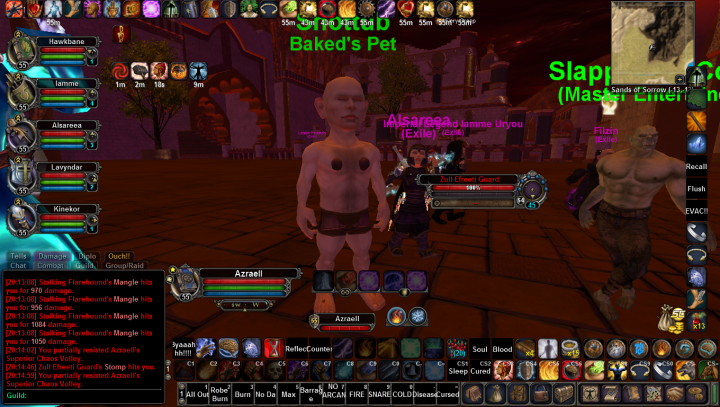The height and width of the screenshot is (407, 720).
Task: Open the Damage chat tab
Action: coord(52,256)
